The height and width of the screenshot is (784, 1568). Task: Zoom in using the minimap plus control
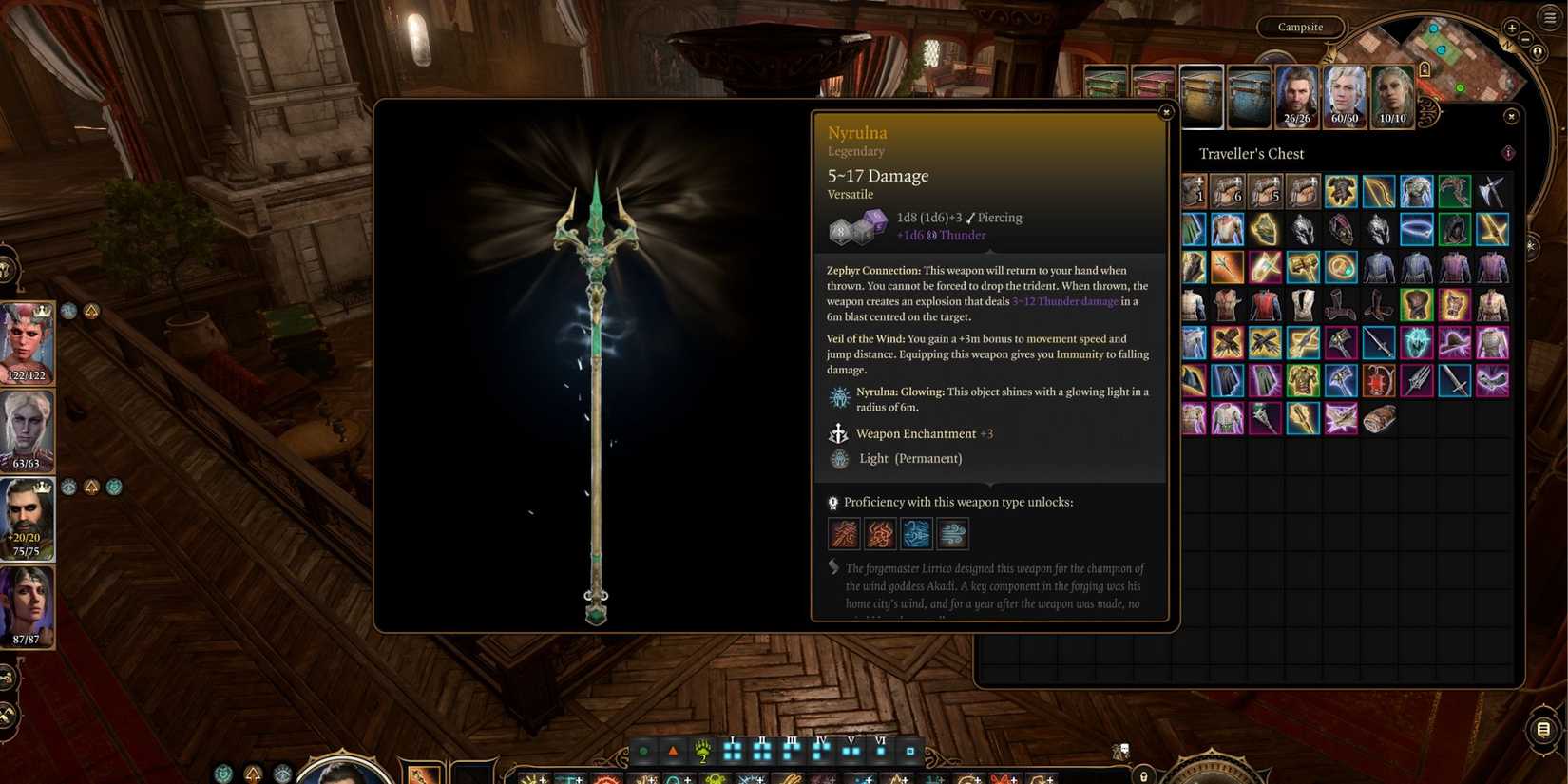click(x=1511, y=28)
